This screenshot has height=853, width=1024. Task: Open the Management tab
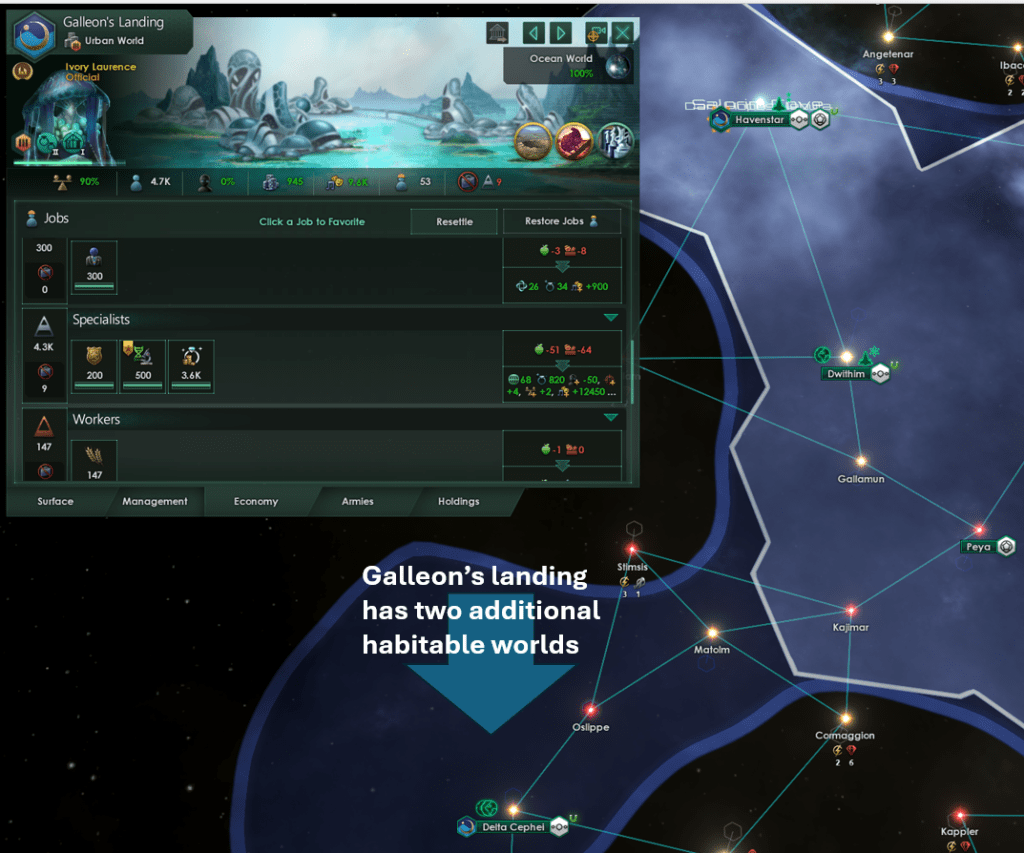155,501
